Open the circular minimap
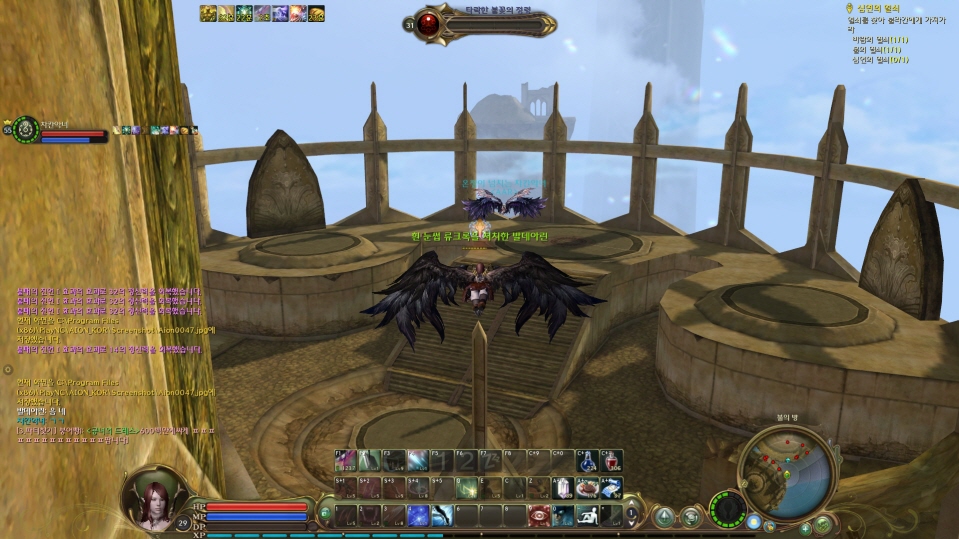Viewport: 959px width, 539px height. [x=789, y=472]
